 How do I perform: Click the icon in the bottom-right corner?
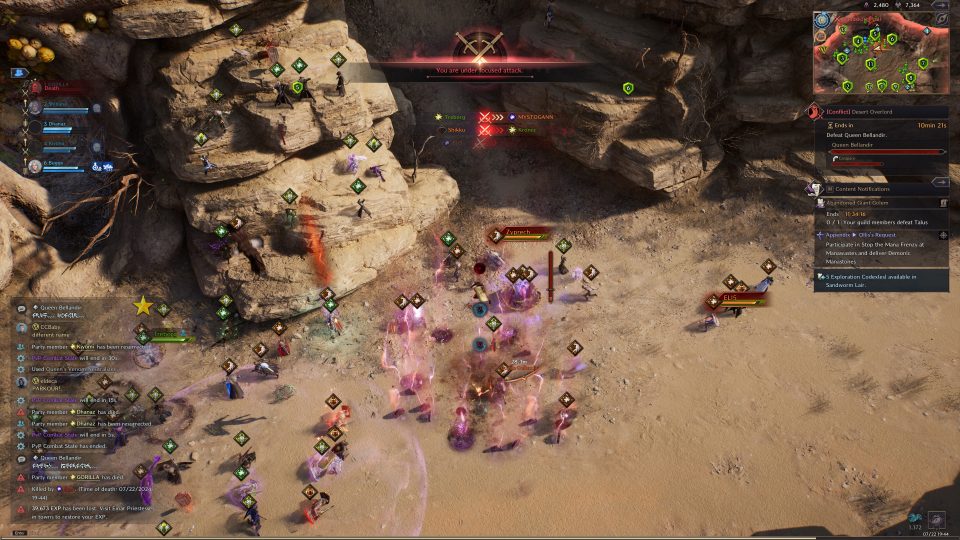tap(936, 520)
